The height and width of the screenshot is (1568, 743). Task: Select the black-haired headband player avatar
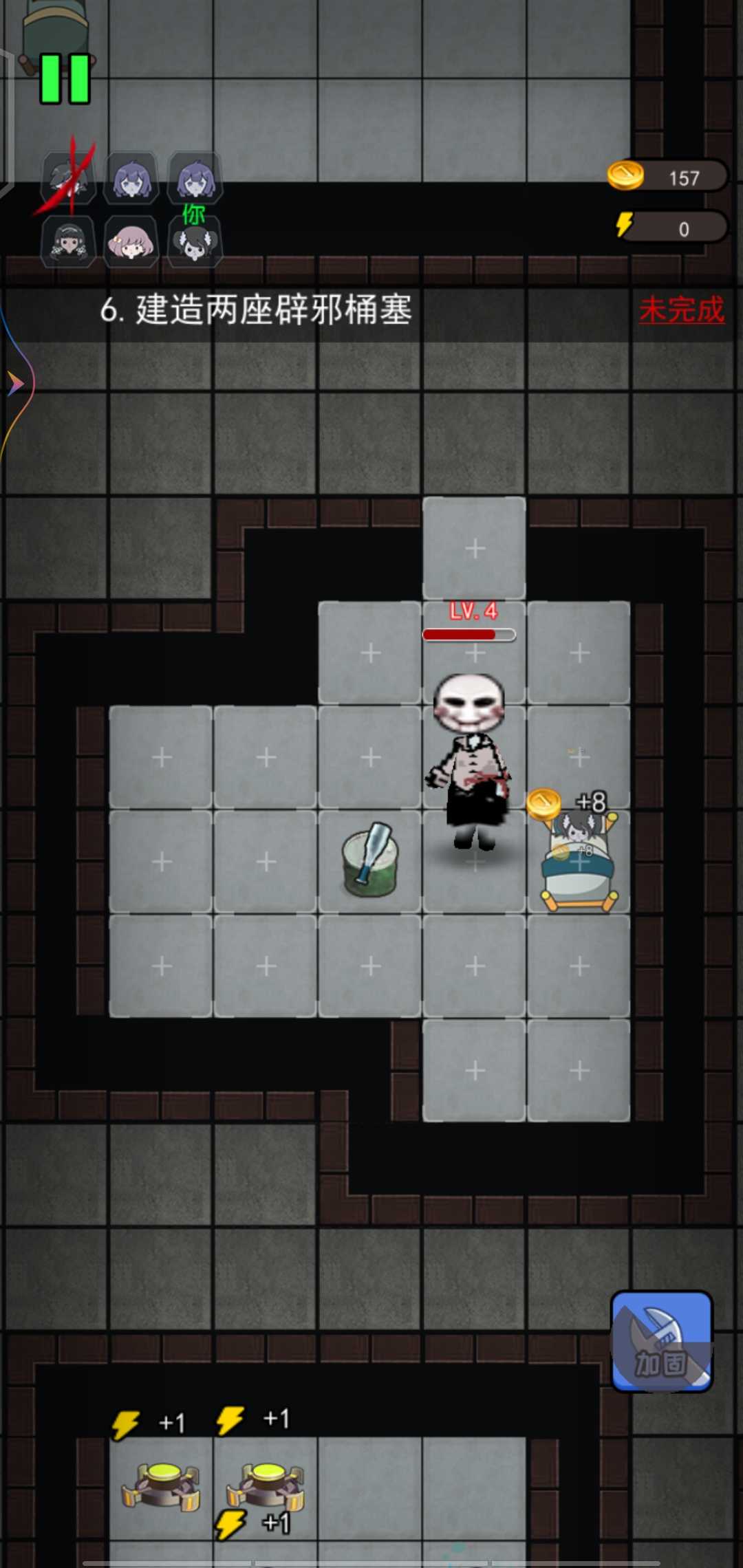pos(68,242)
